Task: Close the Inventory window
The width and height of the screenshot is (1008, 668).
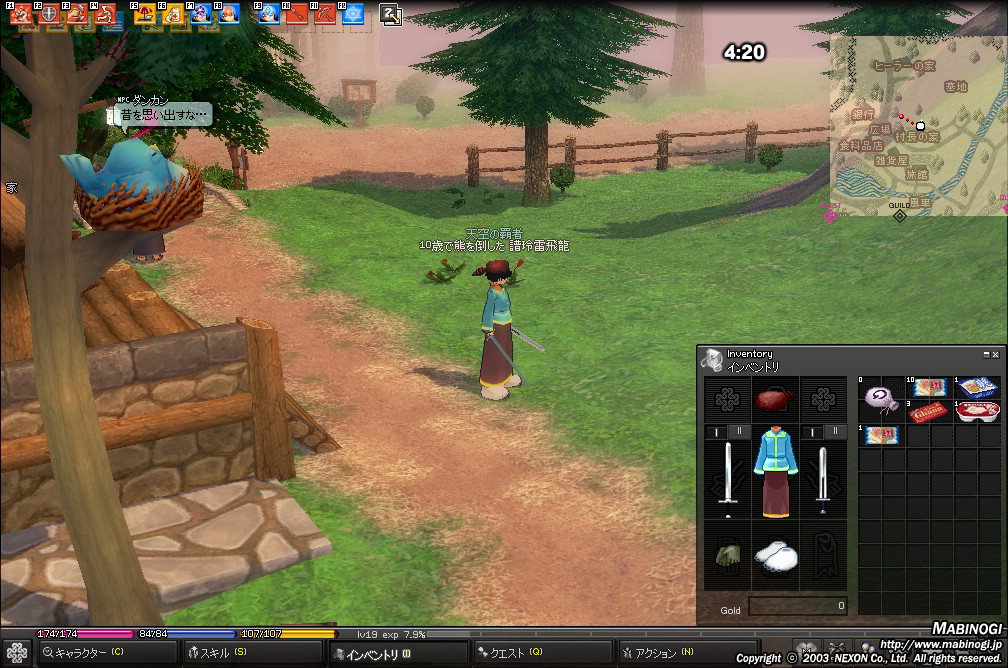Action: point(995,354)
